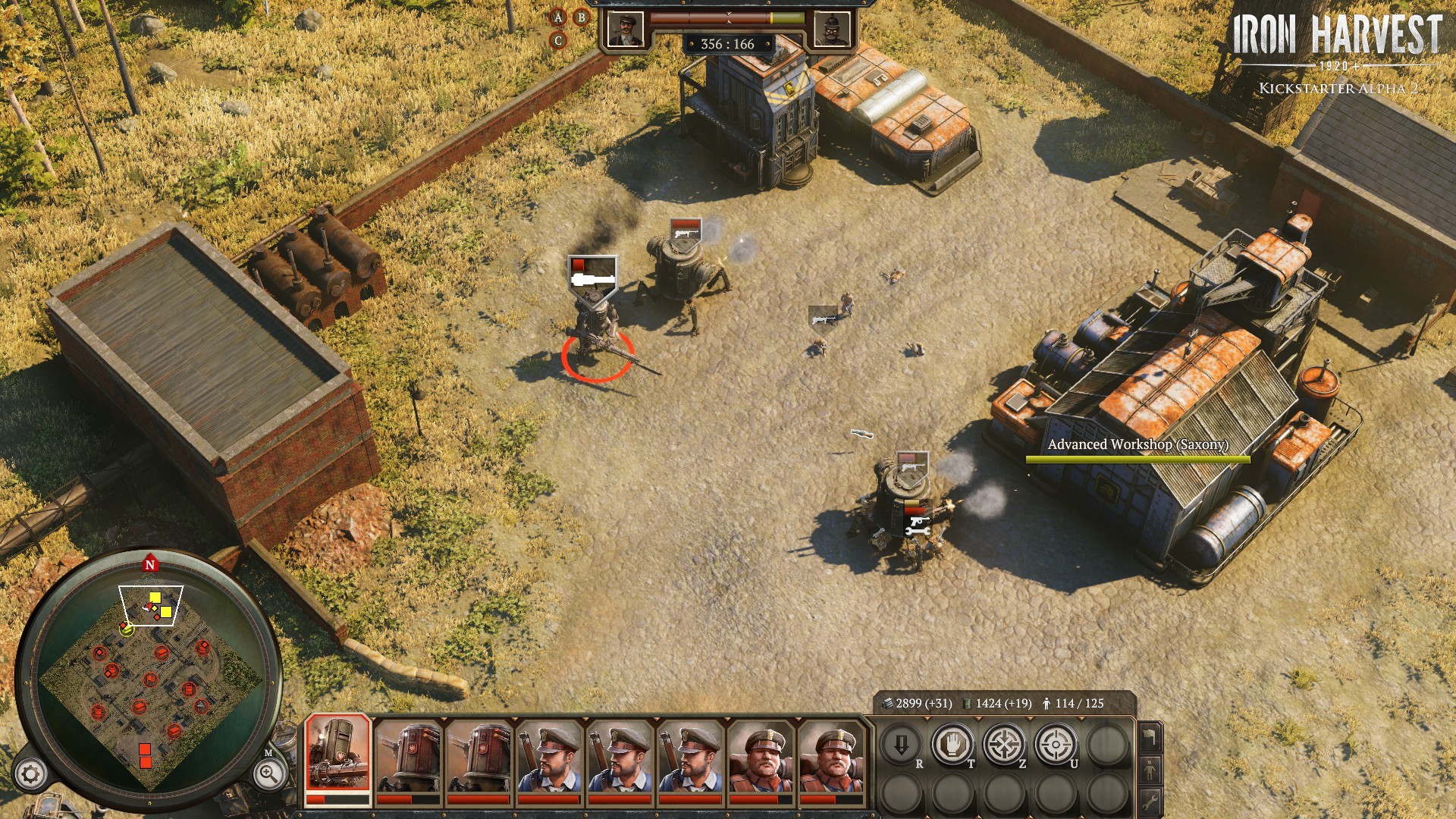
Task: Select control point C indicator
Action: [558, 41]
